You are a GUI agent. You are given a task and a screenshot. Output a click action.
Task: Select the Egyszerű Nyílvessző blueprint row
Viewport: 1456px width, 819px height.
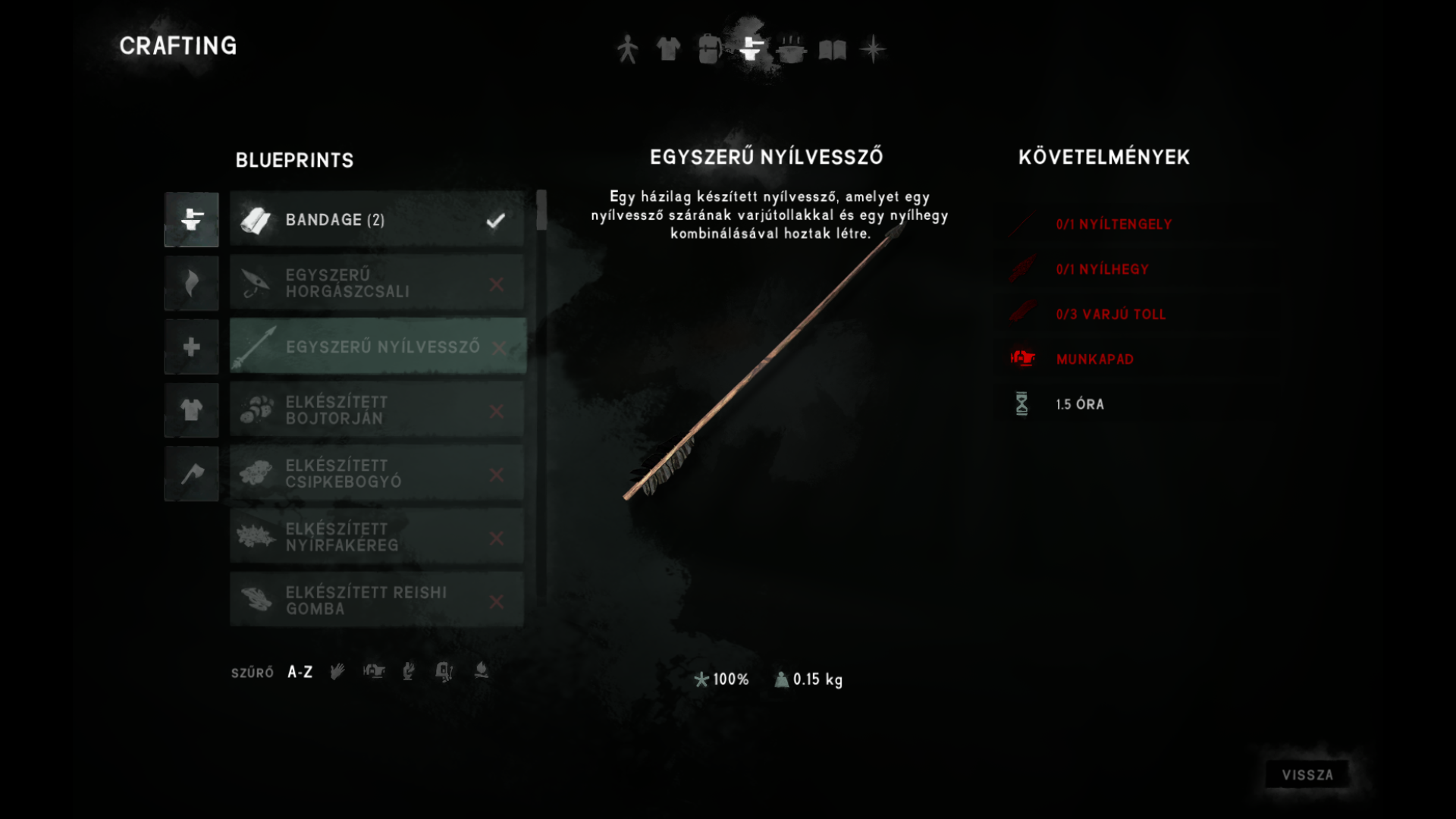[377, 347]
